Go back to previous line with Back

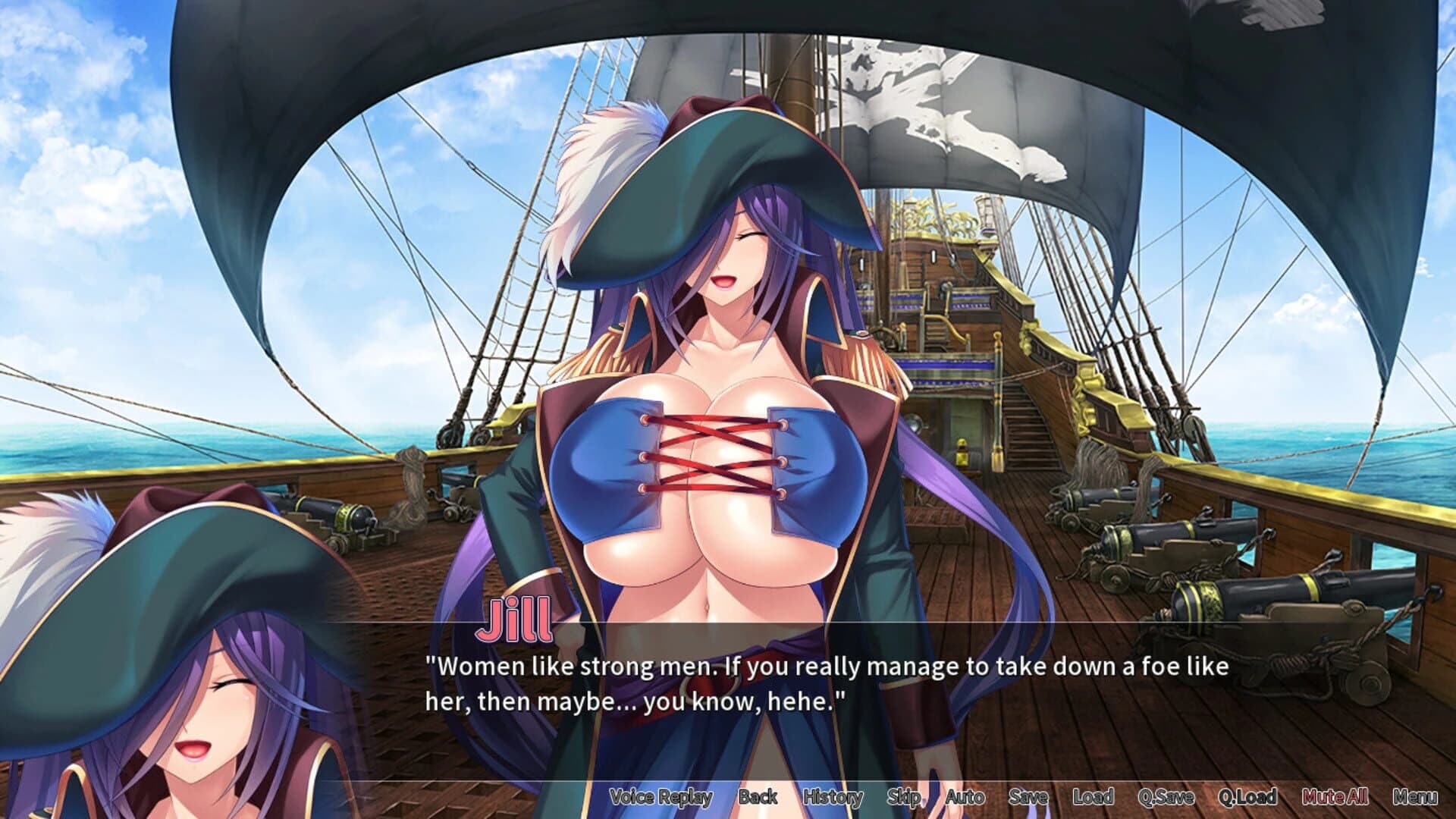click(x=758, y=797)
